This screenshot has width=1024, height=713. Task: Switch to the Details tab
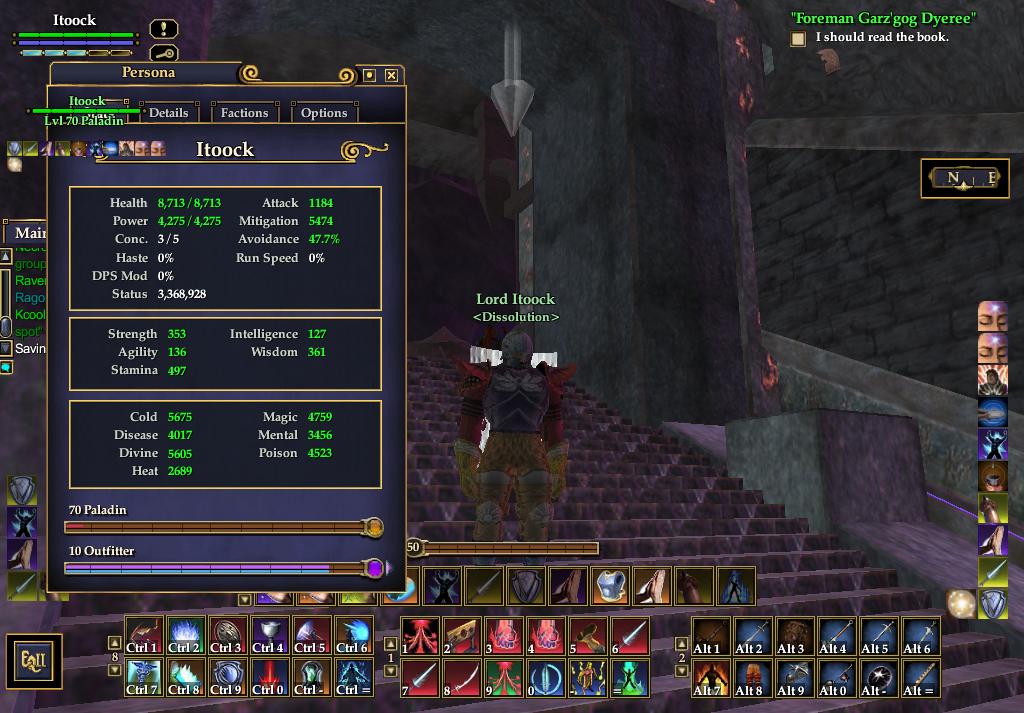168,113
